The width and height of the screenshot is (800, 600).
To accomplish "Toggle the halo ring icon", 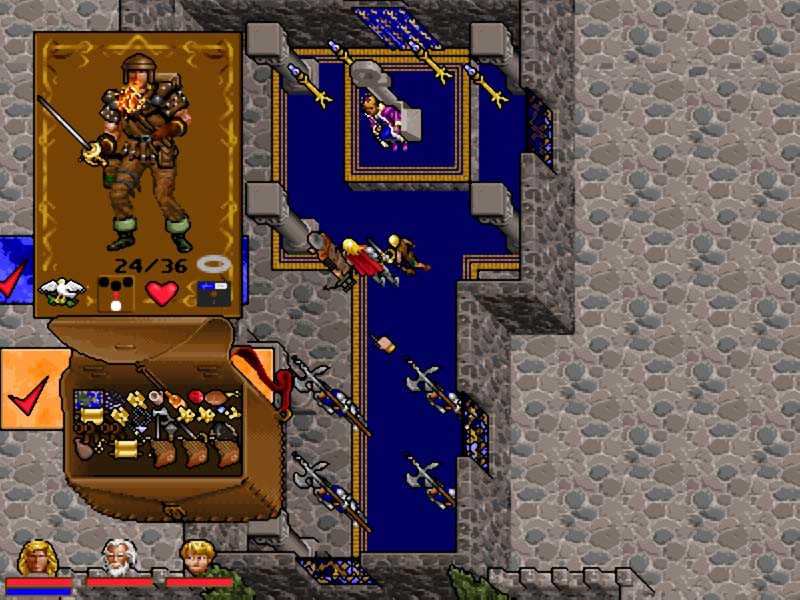I will point(211,266).
